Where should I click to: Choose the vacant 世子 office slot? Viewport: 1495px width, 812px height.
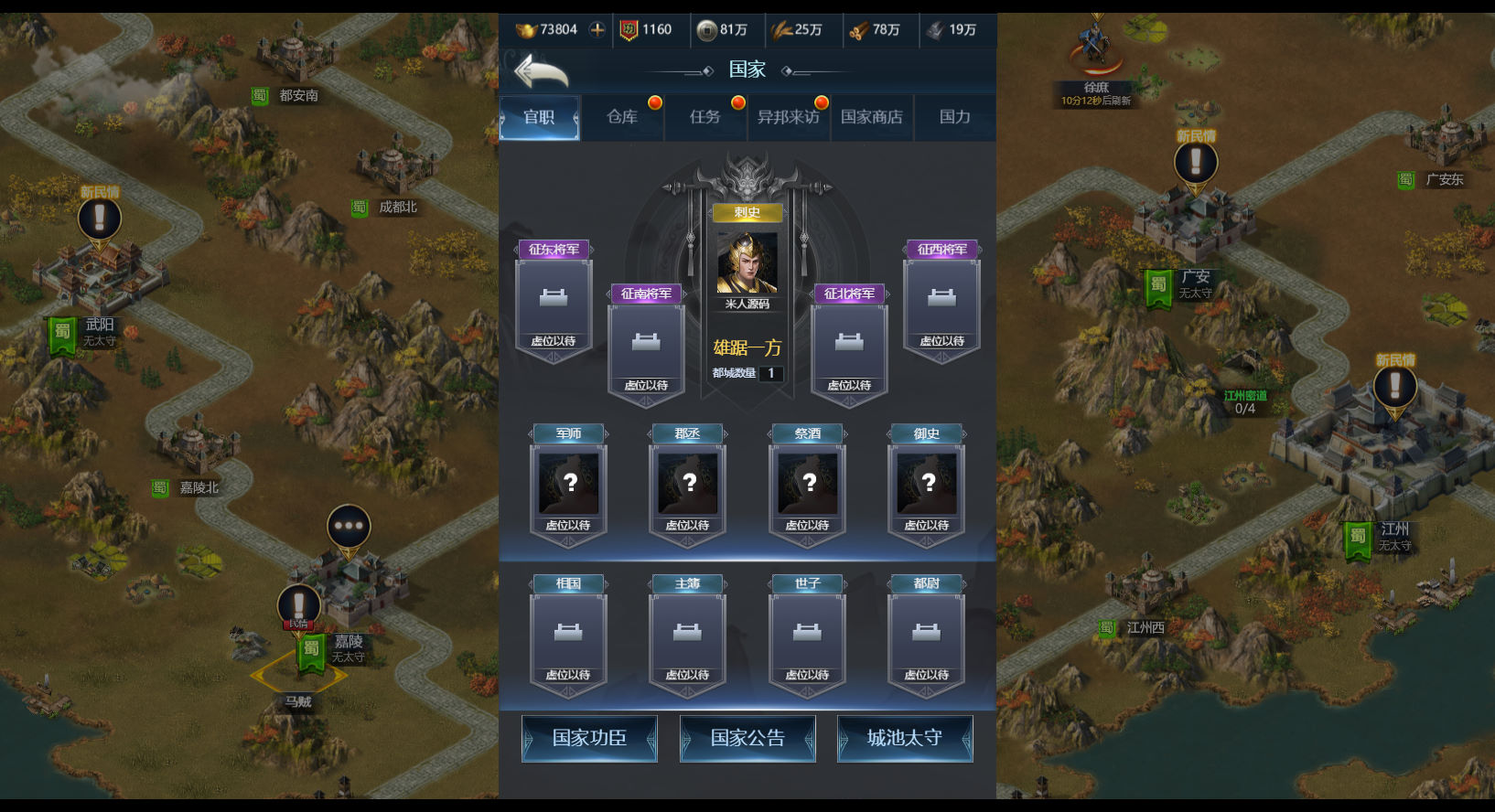[807, 635]
